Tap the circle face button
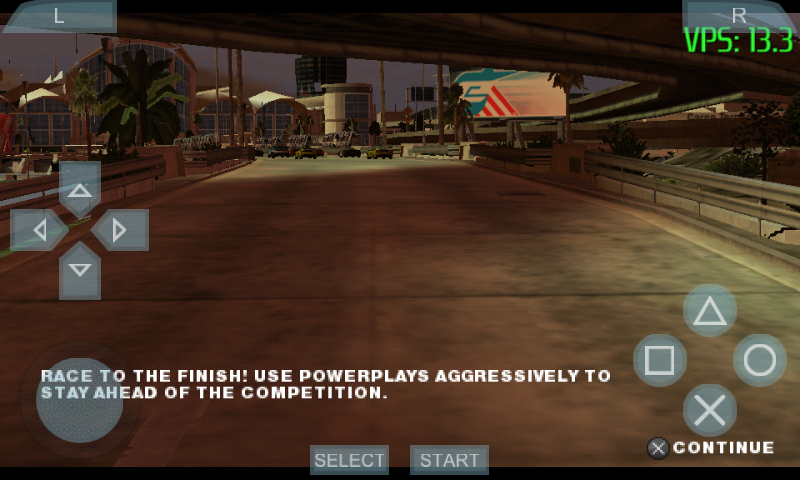Screen dimensions: 800x480 pos(760,360)
